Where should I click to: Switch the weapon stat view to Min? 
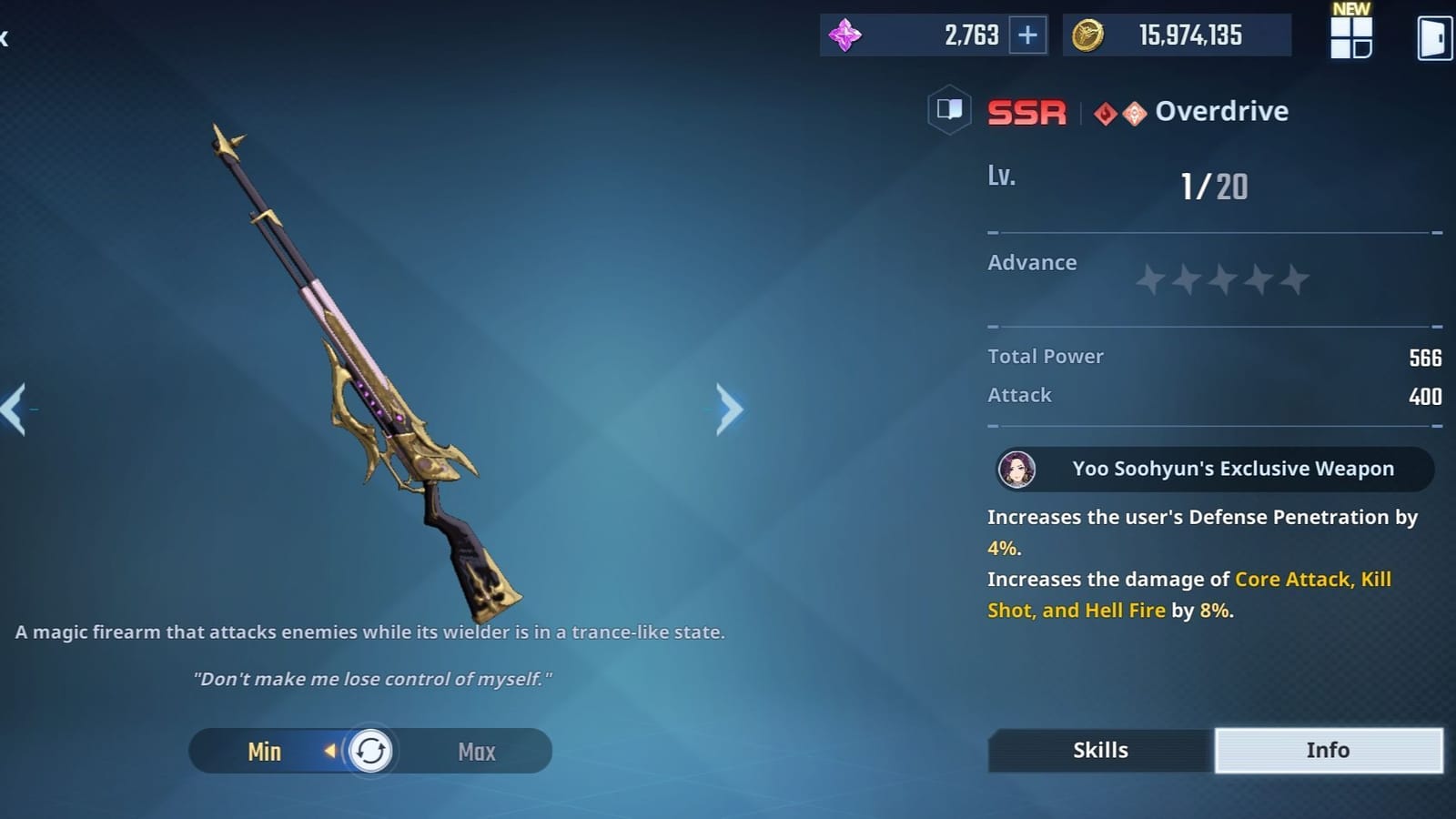(x=264, y=751)
